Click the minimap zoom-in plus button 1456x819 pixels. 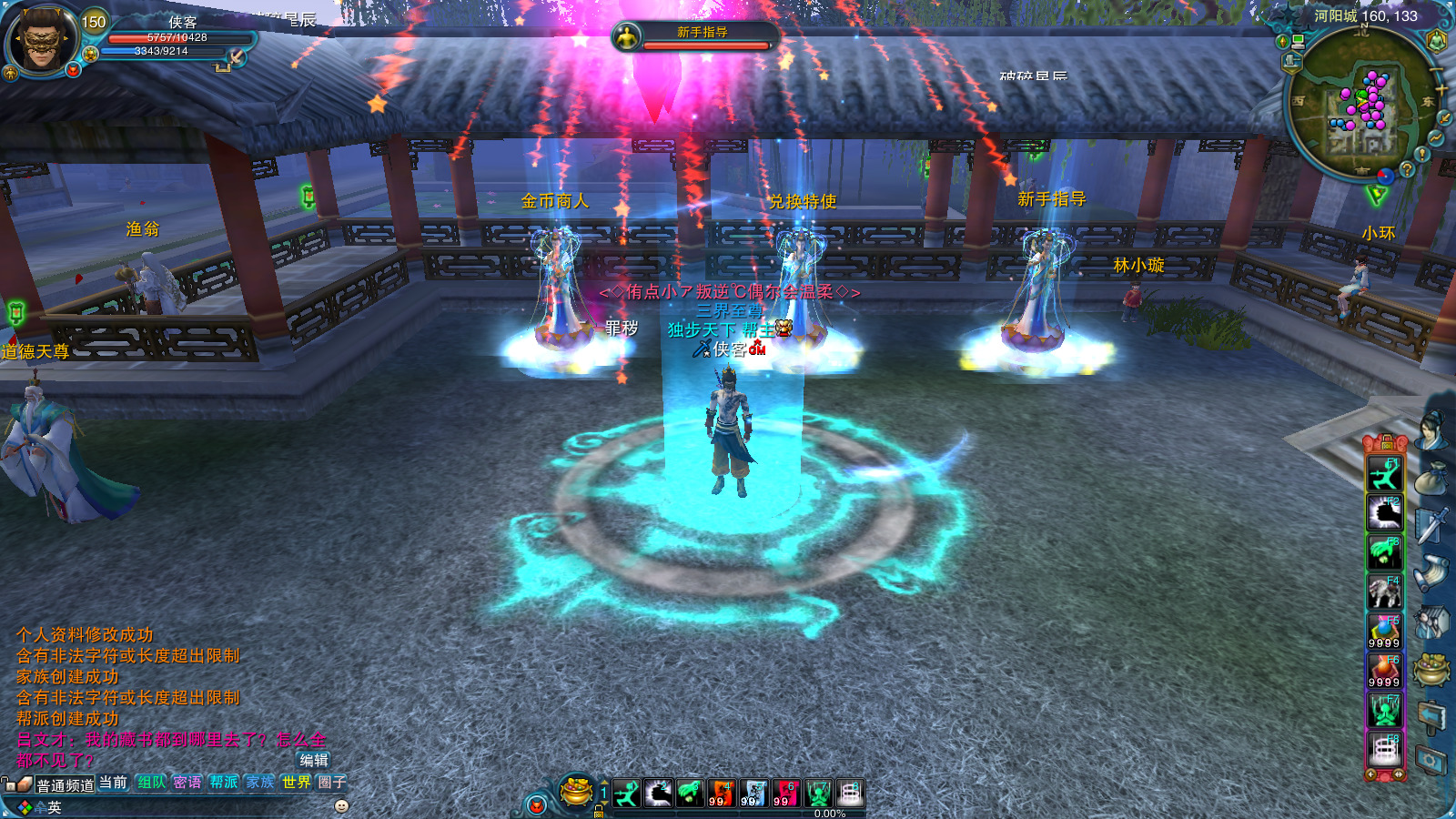(1441, 90)
